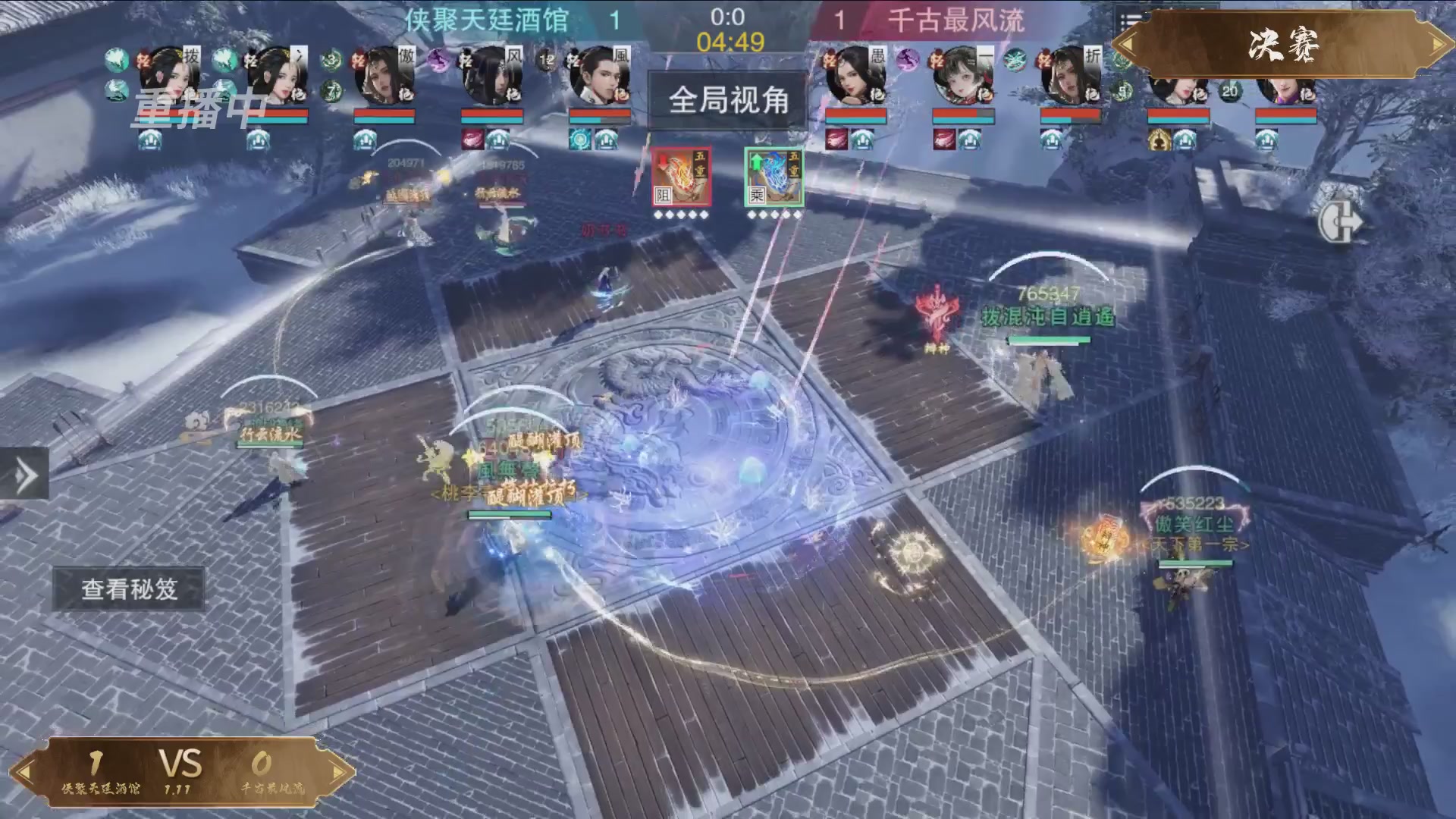Select the green 乘 buff icon
This screenshot has height=819, width=1456.
pos(773,178)
